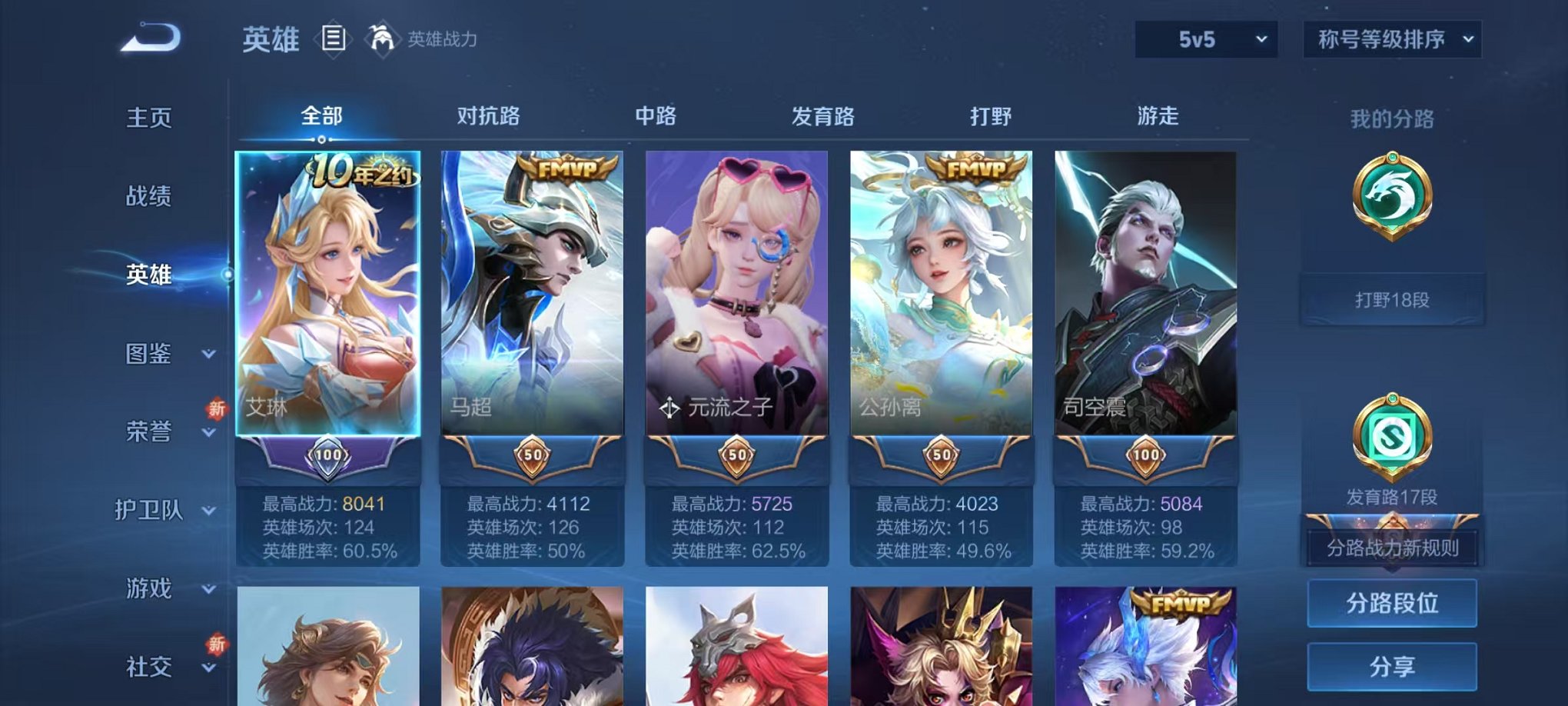Open the 战绩 sidebar entry

(x=150, y=198)
